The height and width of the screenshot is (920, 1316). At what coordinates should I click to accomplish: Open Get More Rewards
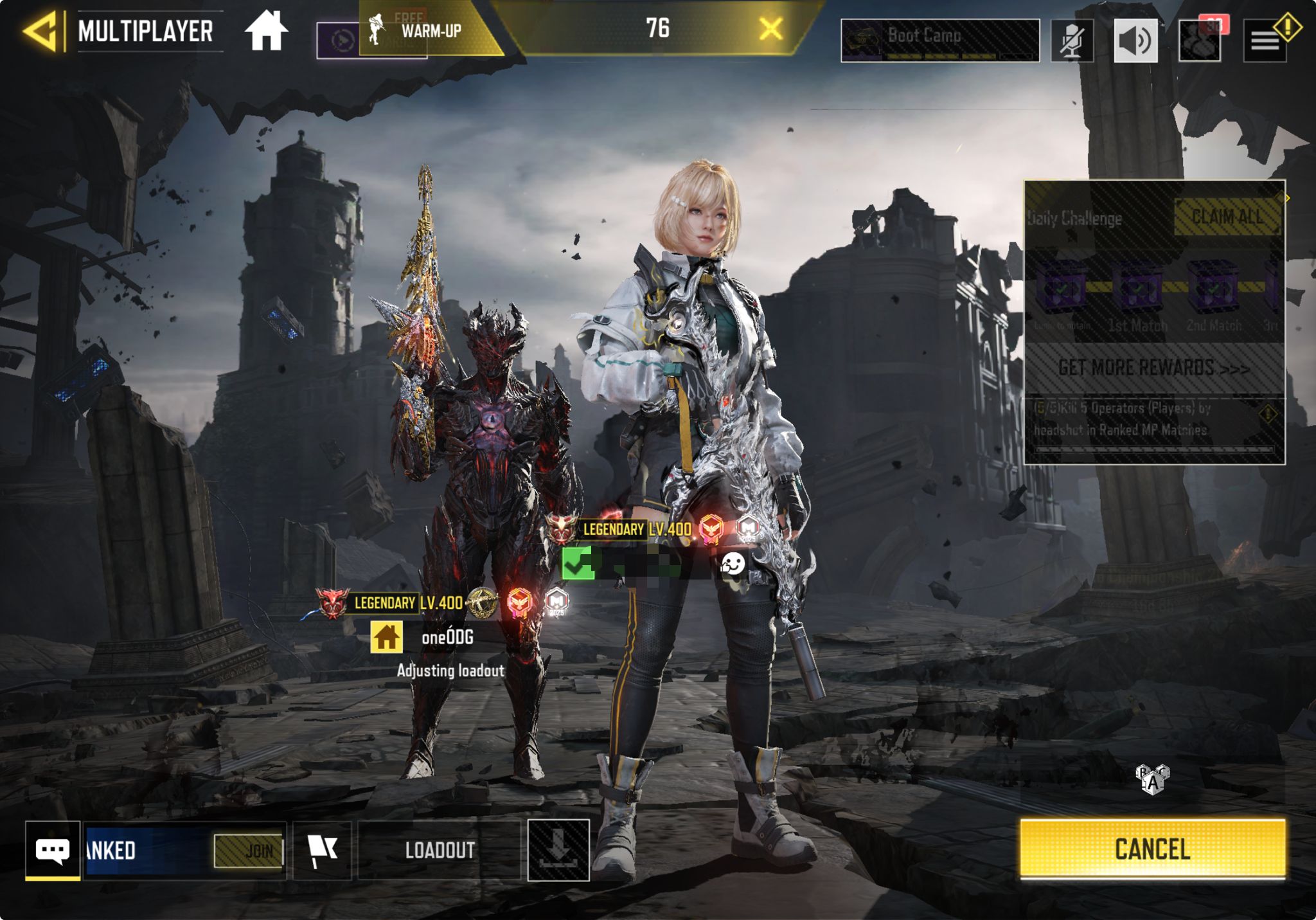[x=1154, y=368]
